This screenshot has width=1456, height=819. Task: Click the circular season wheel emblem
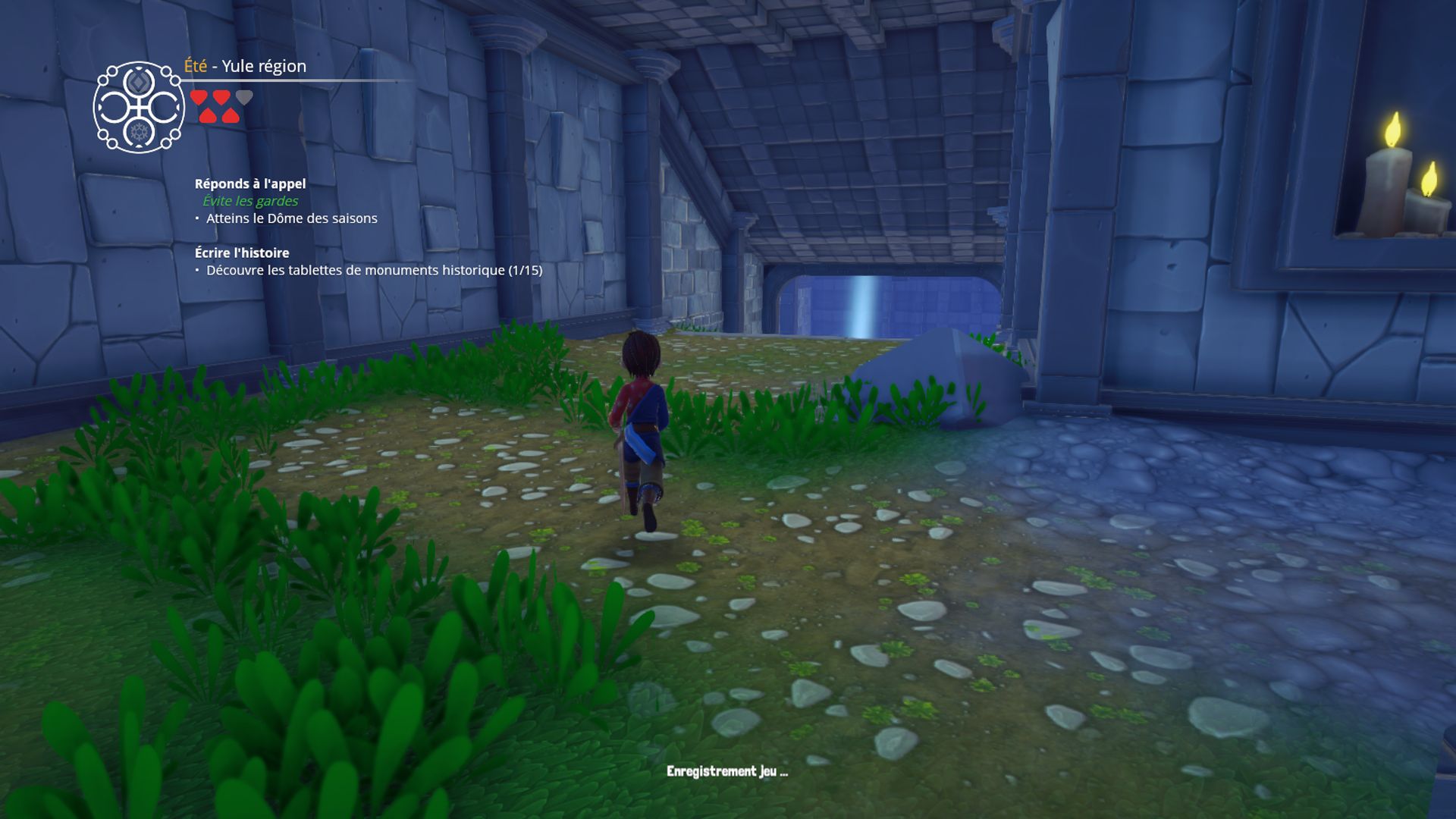click(139, 108)
